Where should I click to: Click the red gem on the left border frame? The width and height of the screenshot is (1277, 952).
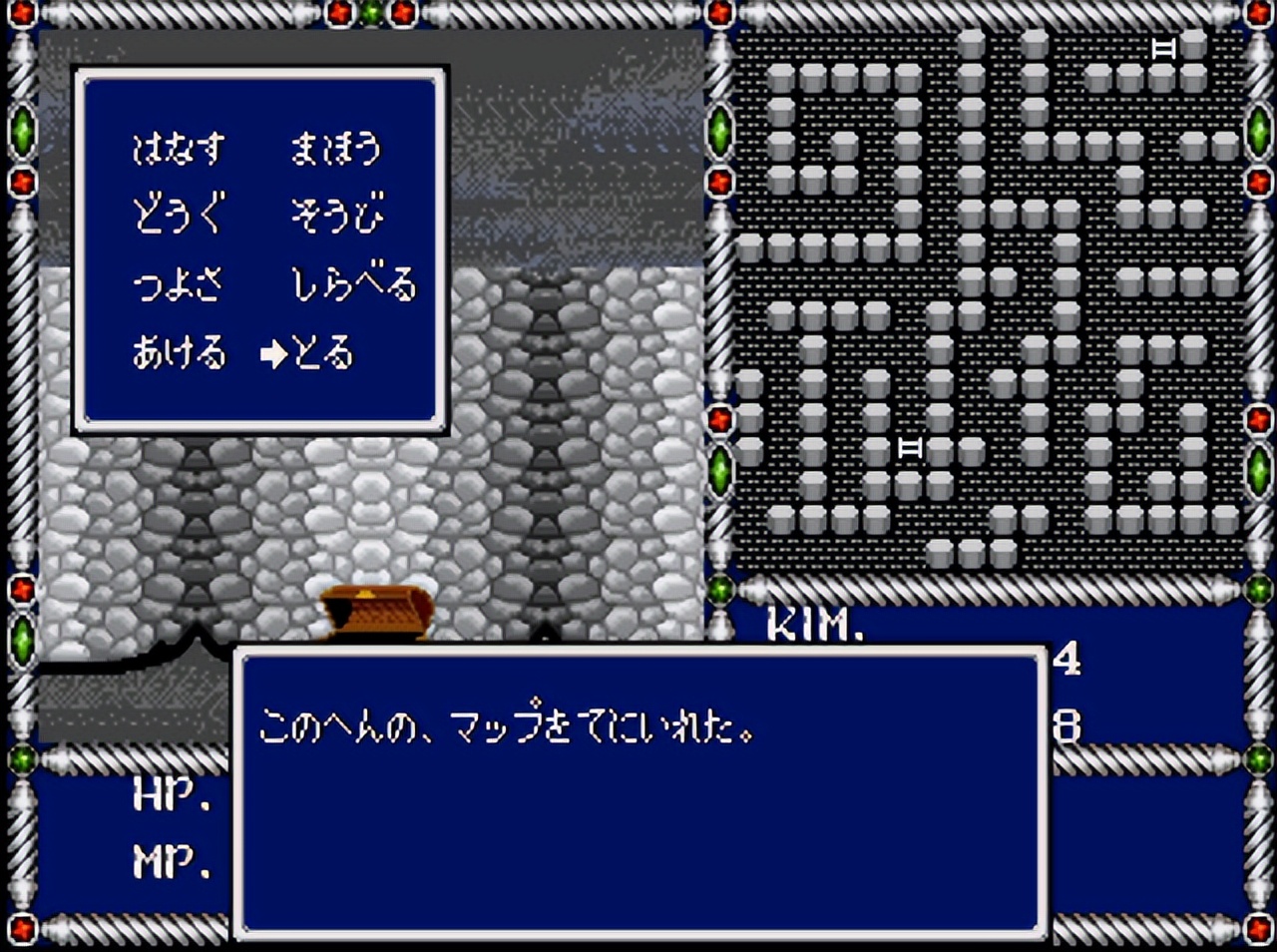[20, 183]
